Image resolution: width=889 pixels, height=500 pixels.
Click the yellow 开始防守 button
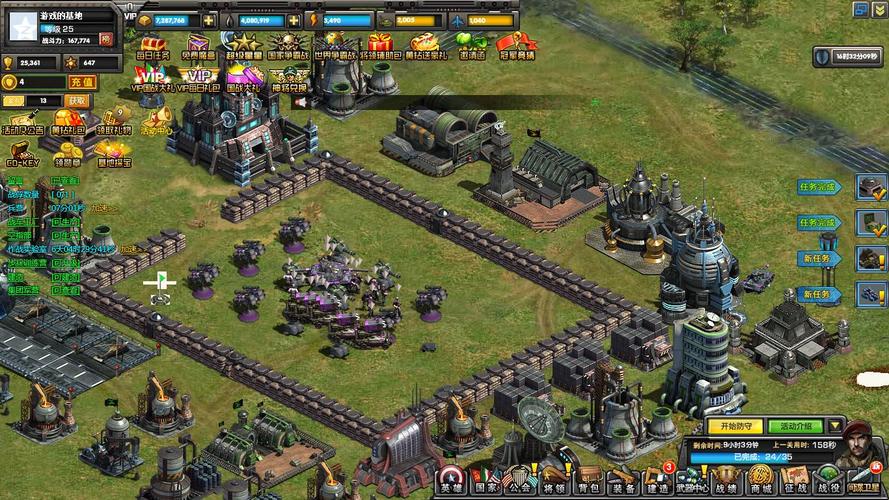tap(735, 426)
